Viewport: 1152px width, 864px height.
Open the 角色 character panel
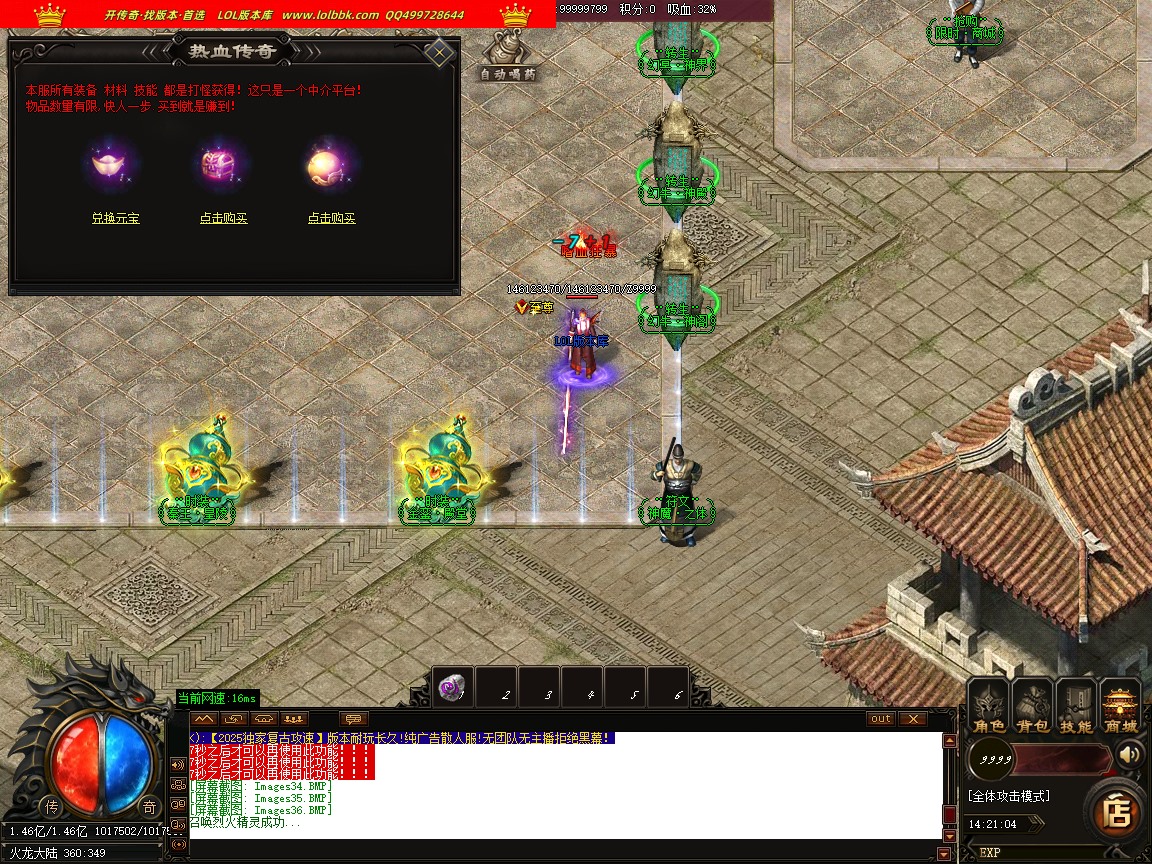click(x=988, y=705)
